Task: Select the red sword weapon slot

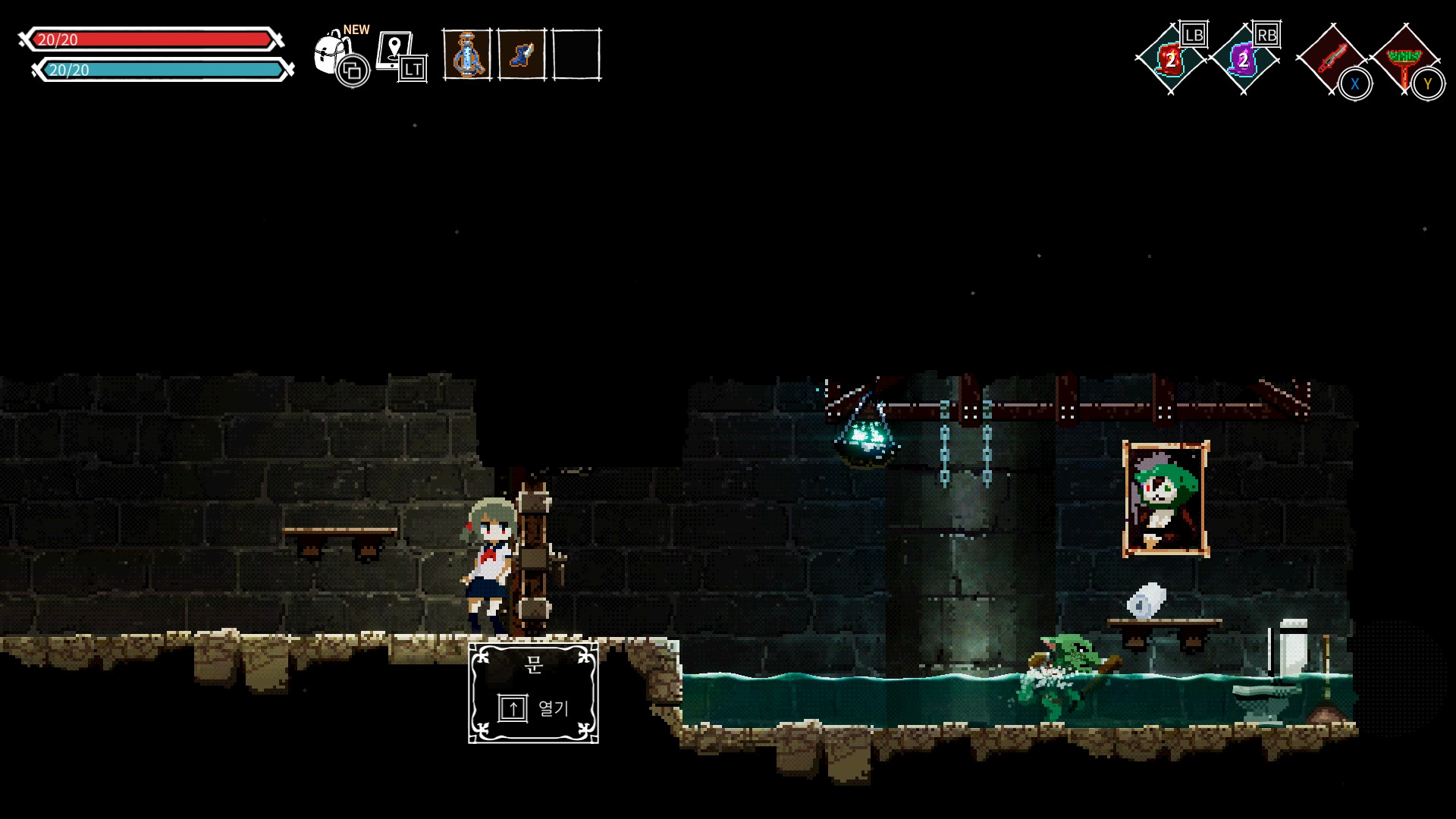Action: coord(1329,58)
